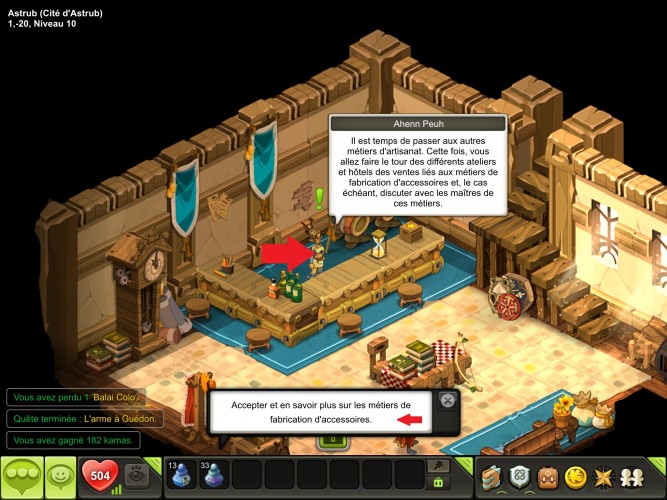Open the yellow smiley face menu icon
Image resolution: width=667 pixels, height=500 pixels.
click(575, 477)
